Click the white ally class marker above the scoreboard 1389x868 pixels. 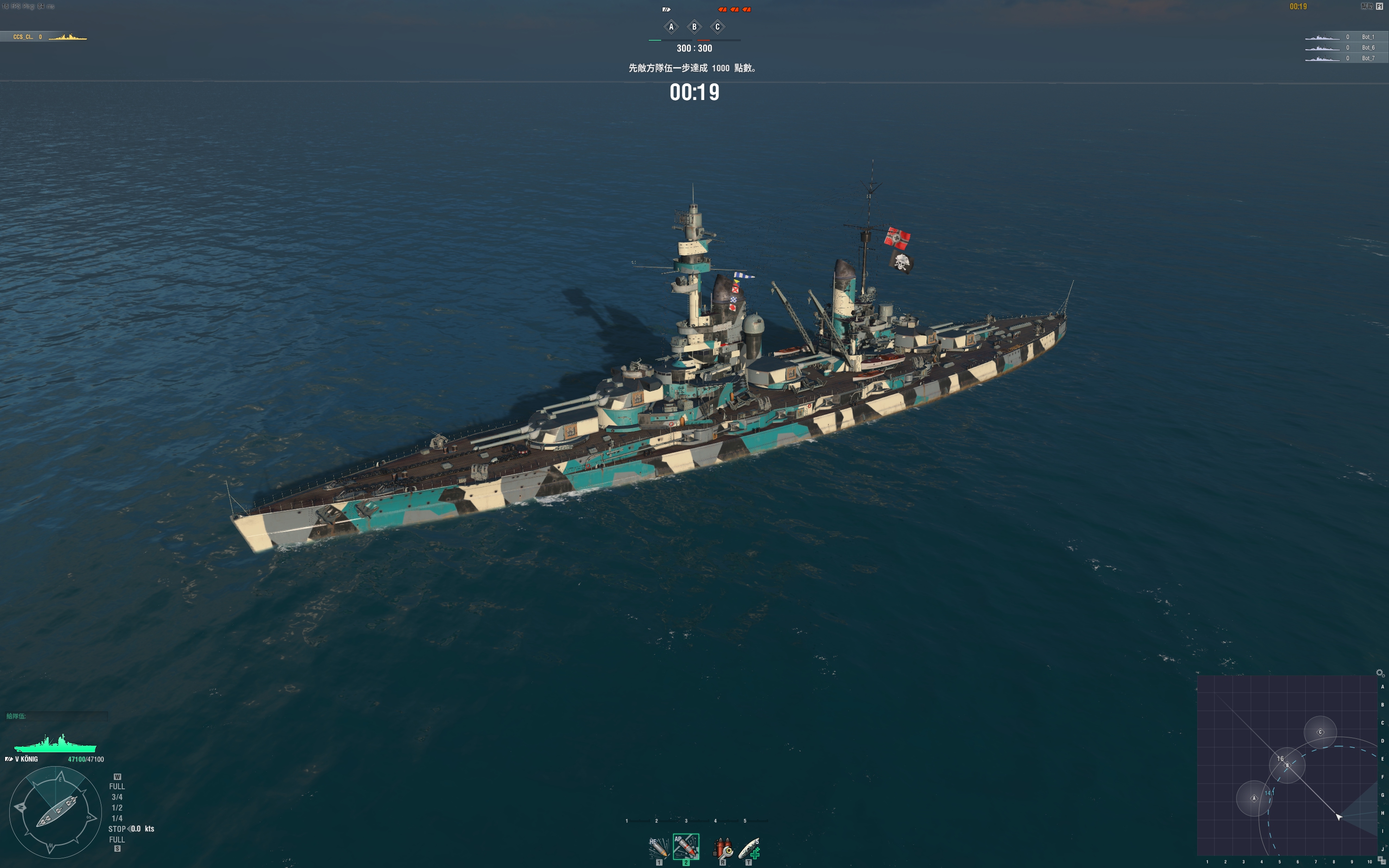tap(667, 10)
